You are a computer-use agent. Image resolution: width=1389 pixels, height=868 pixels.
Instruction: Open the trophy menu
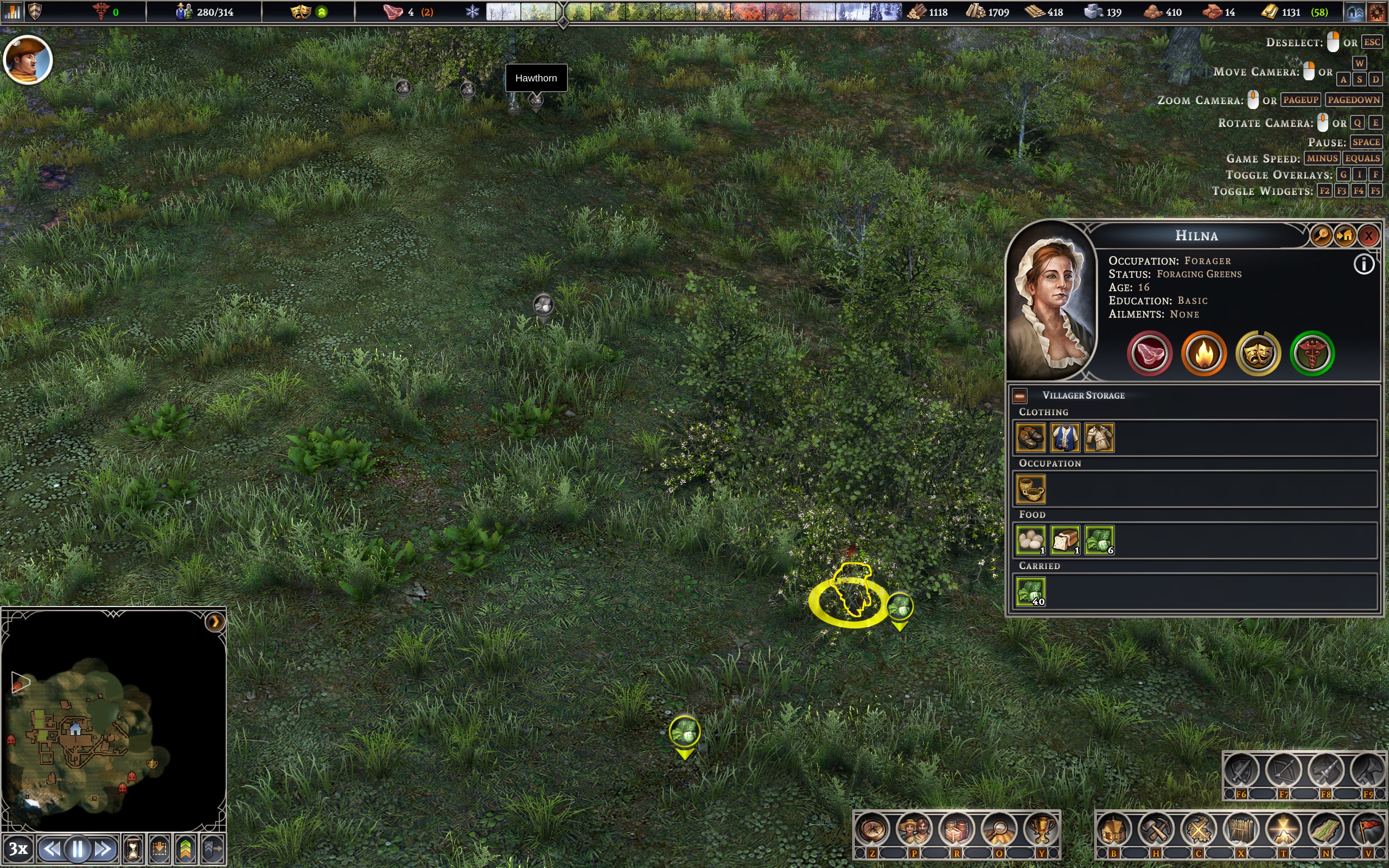point(1041,830)
